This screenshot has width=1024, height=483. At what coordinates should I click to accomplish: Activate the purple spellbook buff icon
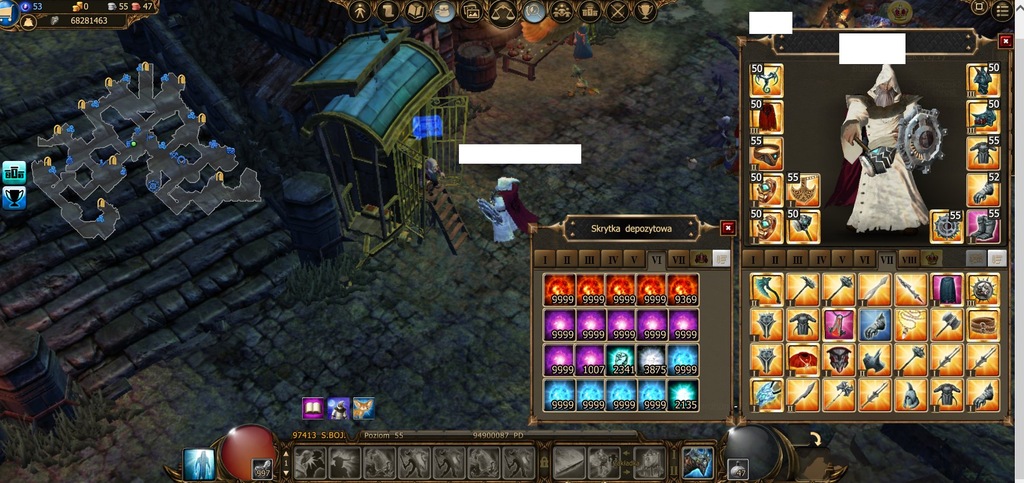pos(313,408)
